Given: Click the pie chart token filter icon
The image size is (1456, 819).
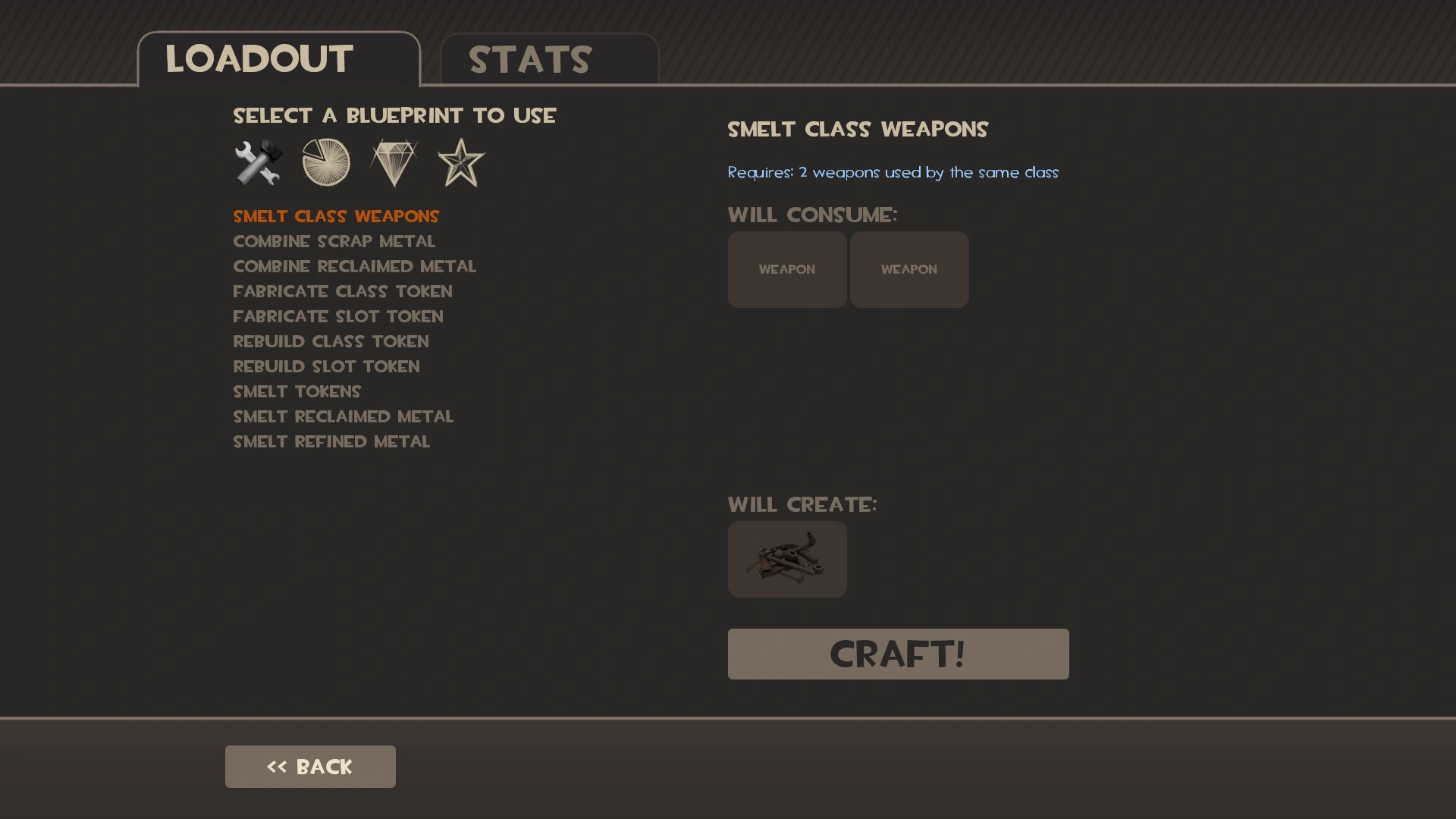Looking at the screenshot, I should [x=326, y=162].
